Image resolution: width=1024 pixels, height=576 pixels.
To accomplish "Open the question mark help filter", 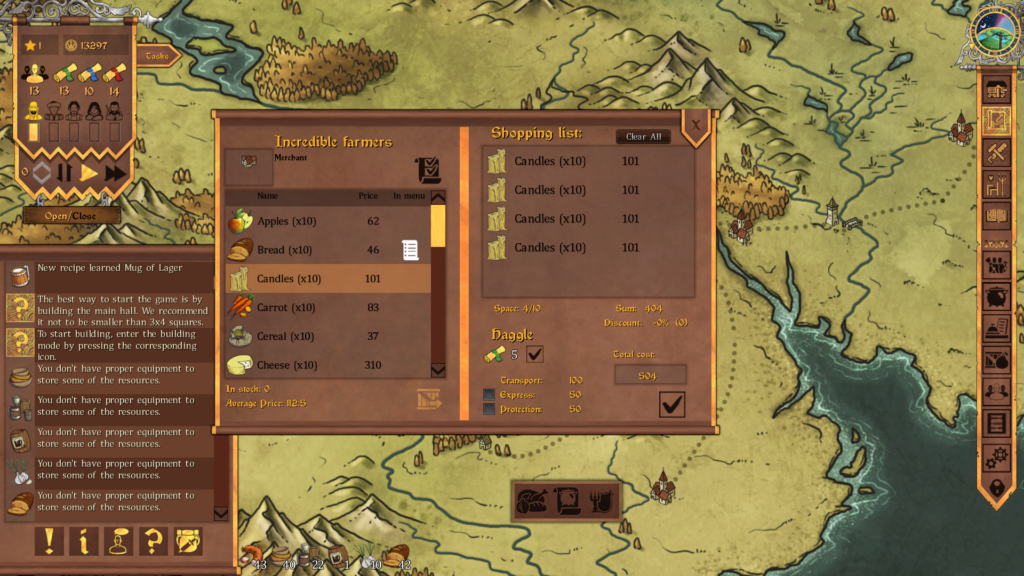I will (153, 541).
